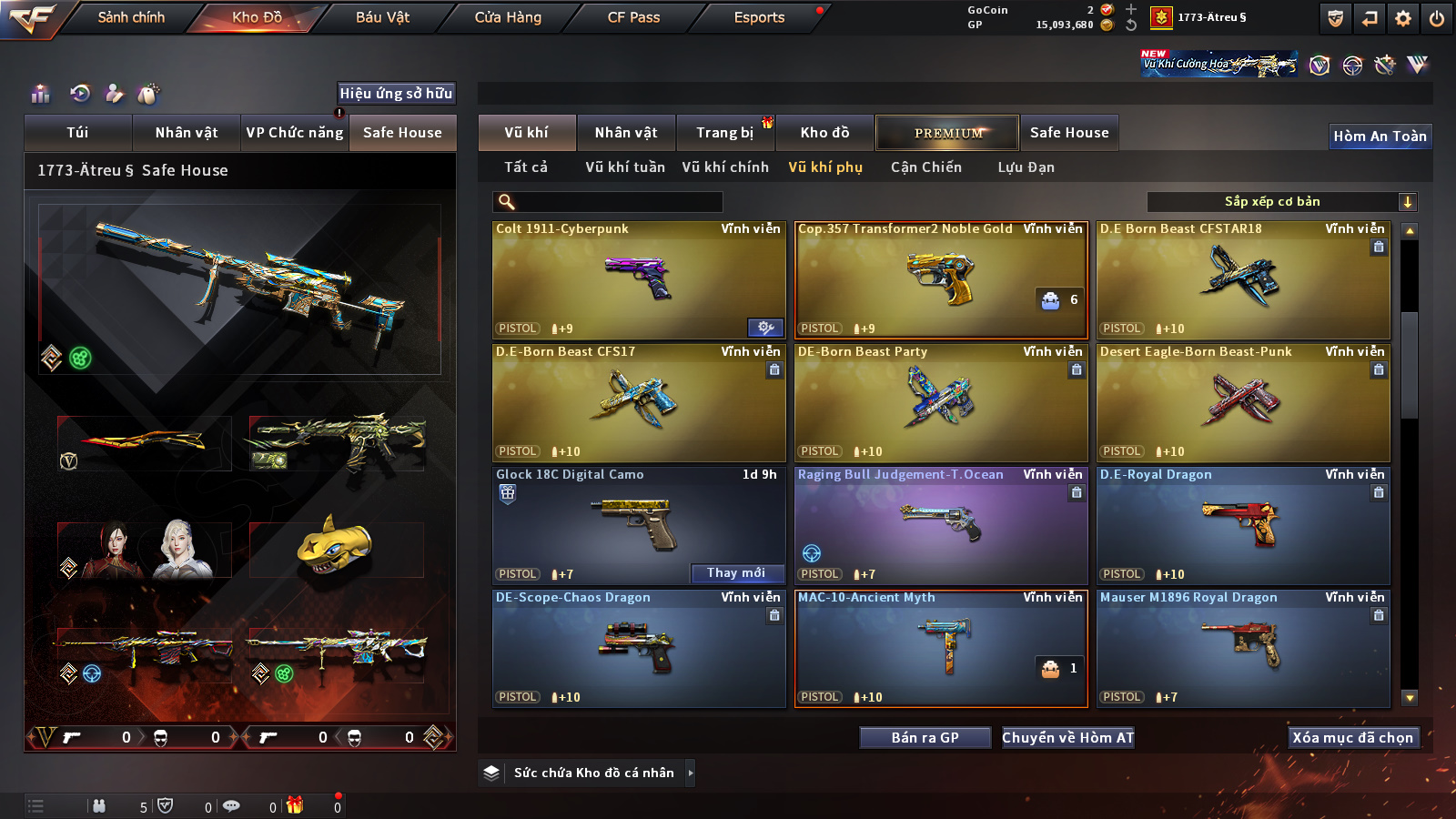
Task: Open the gear settings icon
Action: [x=1402, y=18]
